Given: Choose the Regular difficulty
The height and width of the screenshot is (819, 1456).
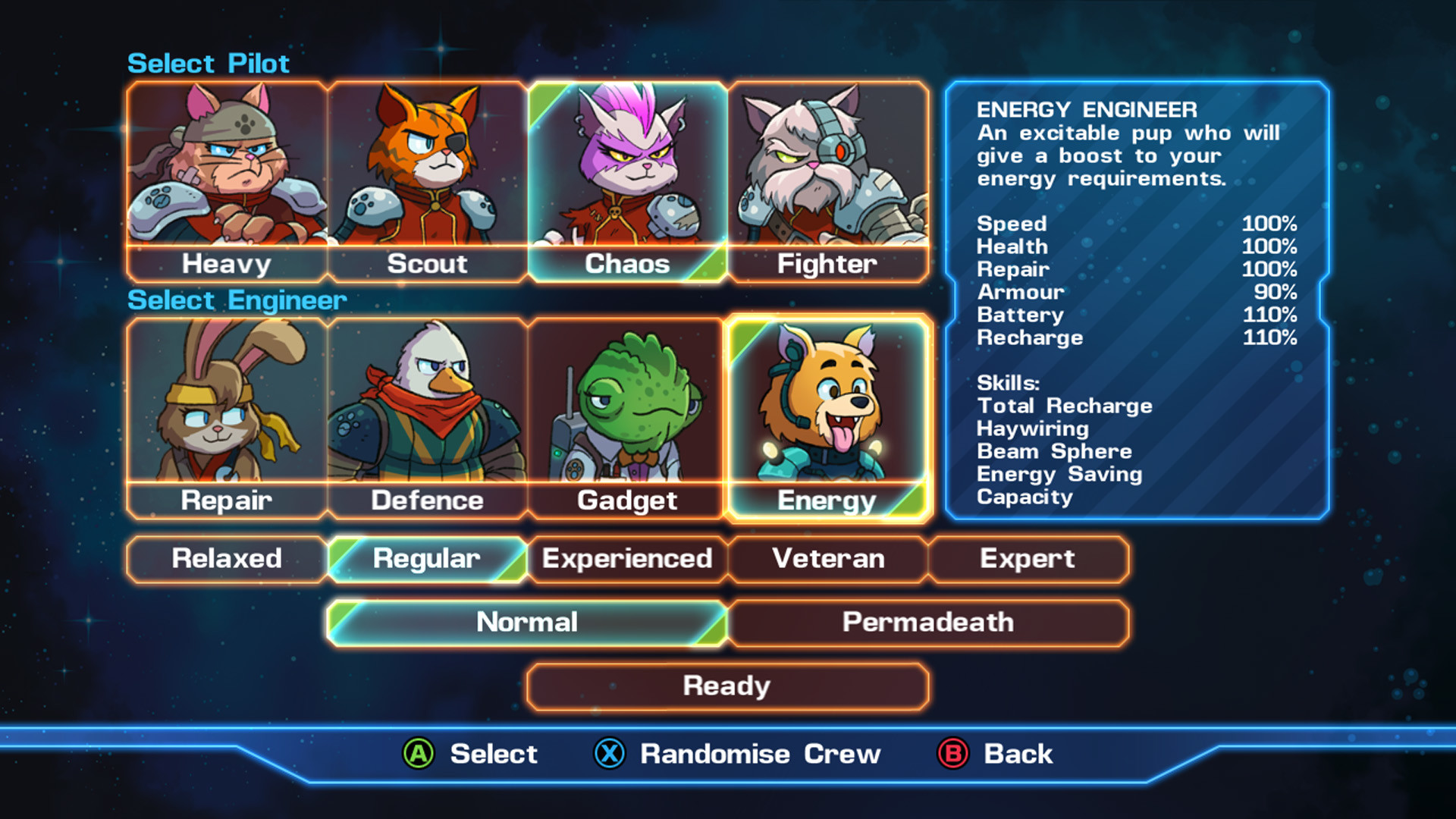Looking at the screenshot, I should point(427,559).
